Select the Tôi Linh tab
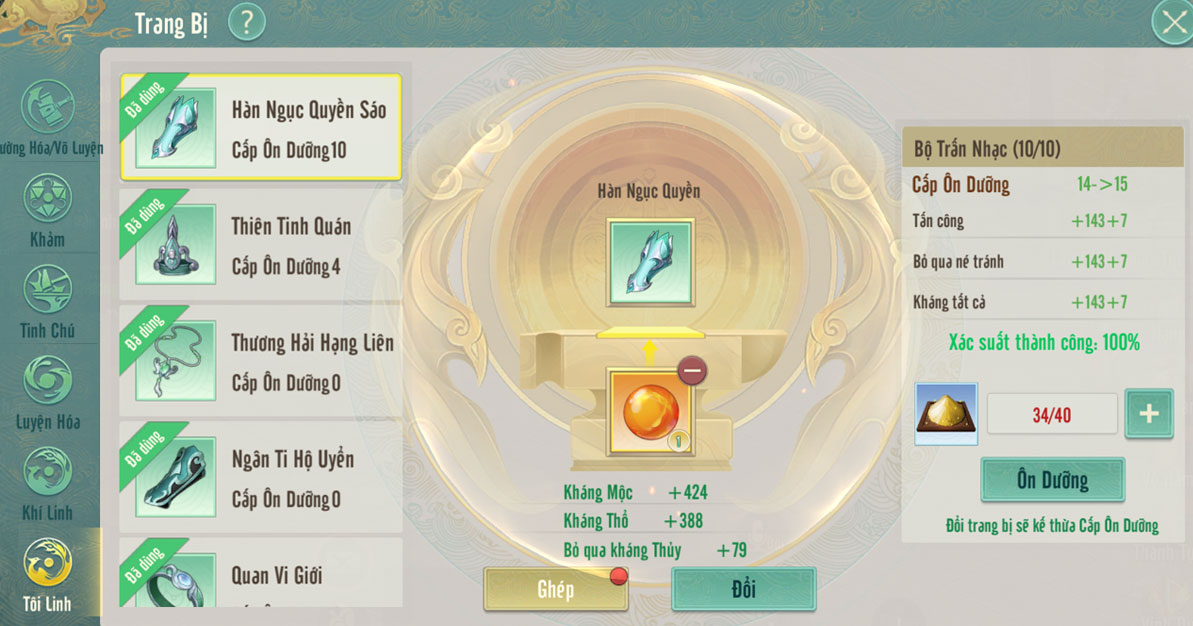This screenshot has width=1193, height=626. [x=47, y=574]
